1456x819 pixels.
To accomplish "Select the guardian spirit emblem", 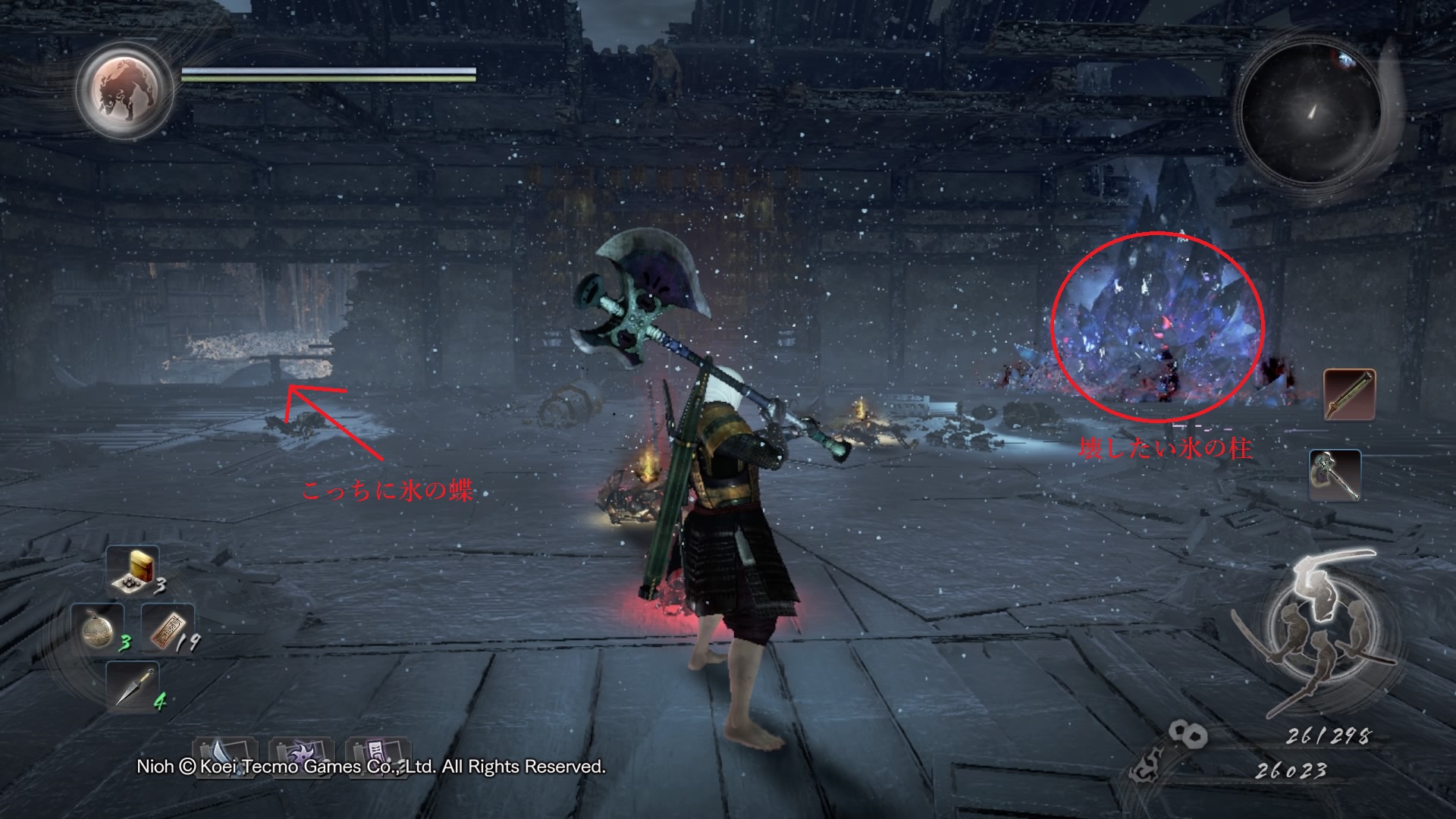I will [126, 86].
